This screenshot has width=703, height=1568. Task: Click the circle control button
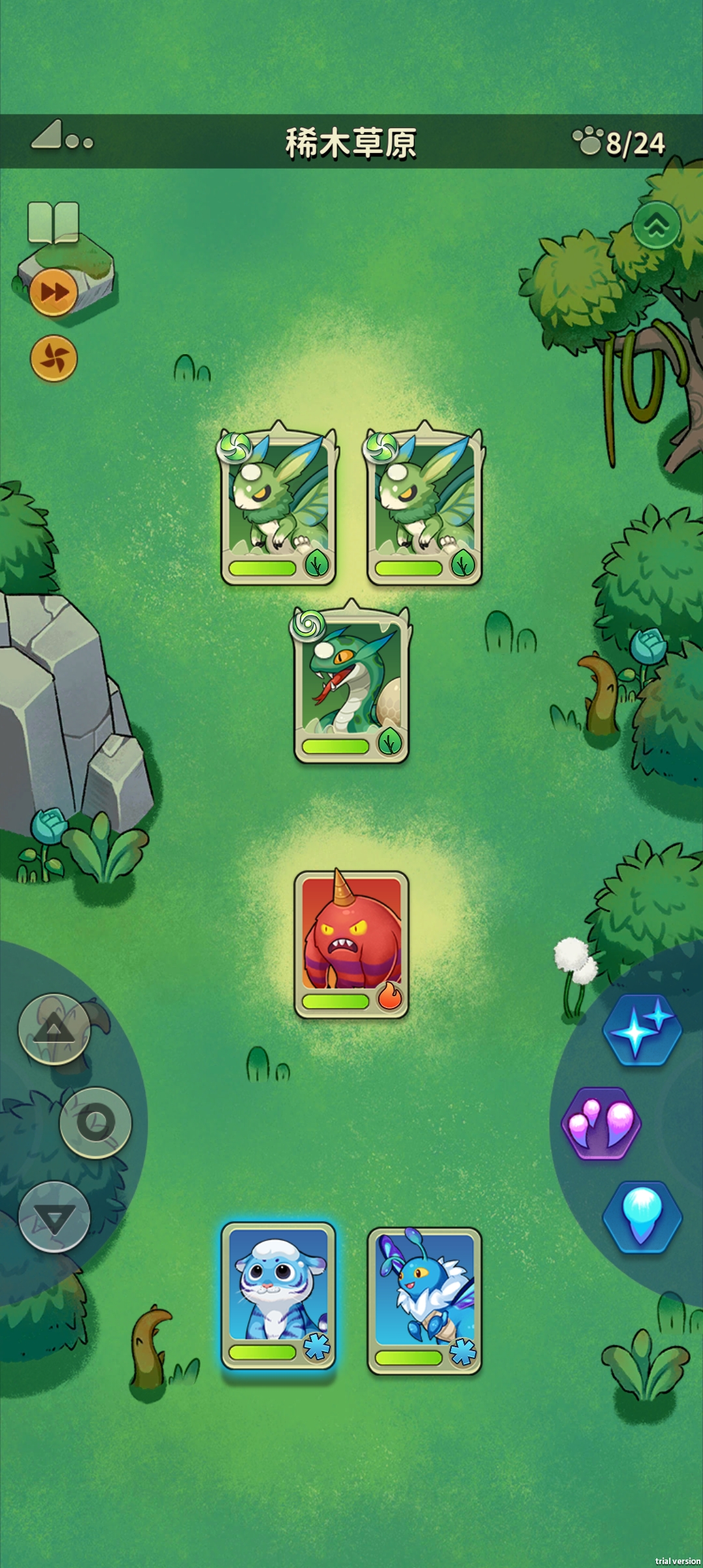[96, 1122]
